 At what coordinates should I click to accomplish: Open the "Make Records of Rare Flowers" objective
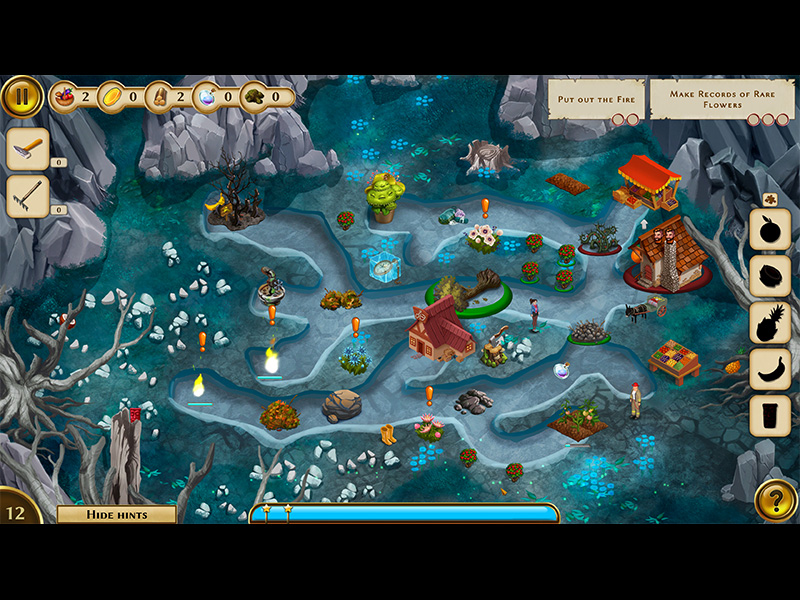(720, 101)
